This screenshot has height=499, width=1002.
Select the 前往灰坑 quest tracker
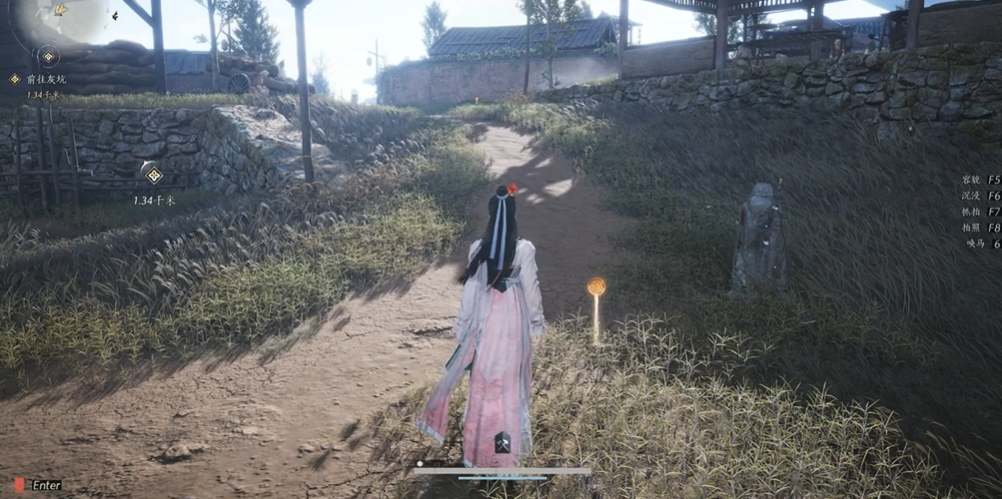click(x=44, y=79)
